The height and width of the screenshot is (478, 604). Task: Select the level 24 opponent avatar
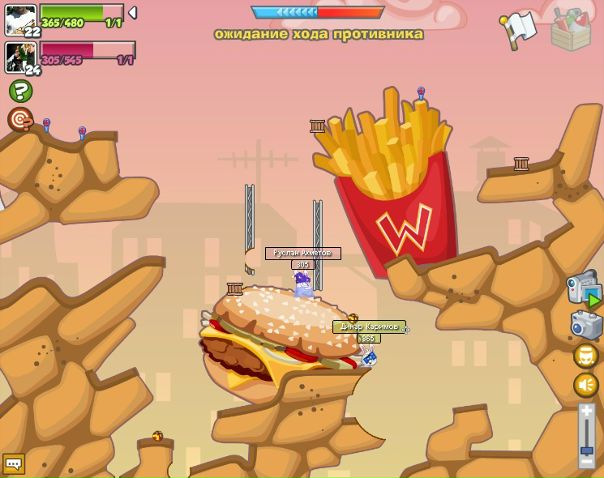pos(20,56)
